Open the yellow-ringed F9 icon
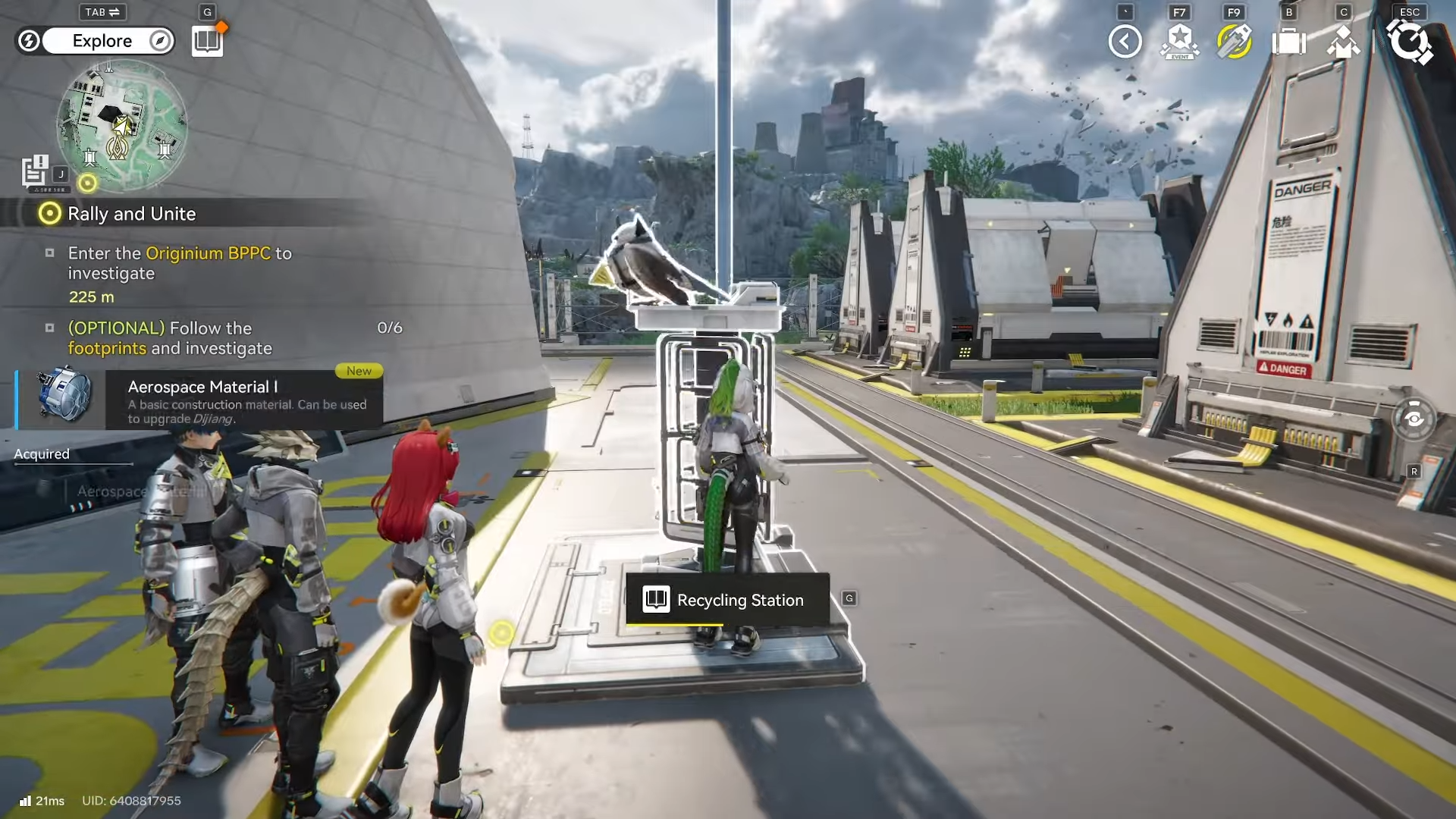This screenshot has width=1456, height=819. pyautogui.click(x=1234, y=42)
